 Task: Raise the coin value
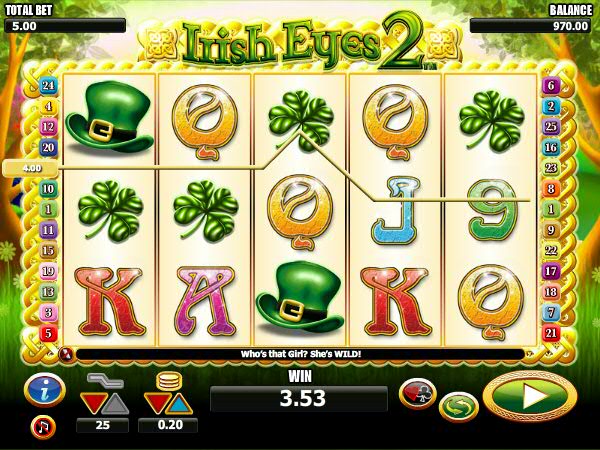(179, 403)
